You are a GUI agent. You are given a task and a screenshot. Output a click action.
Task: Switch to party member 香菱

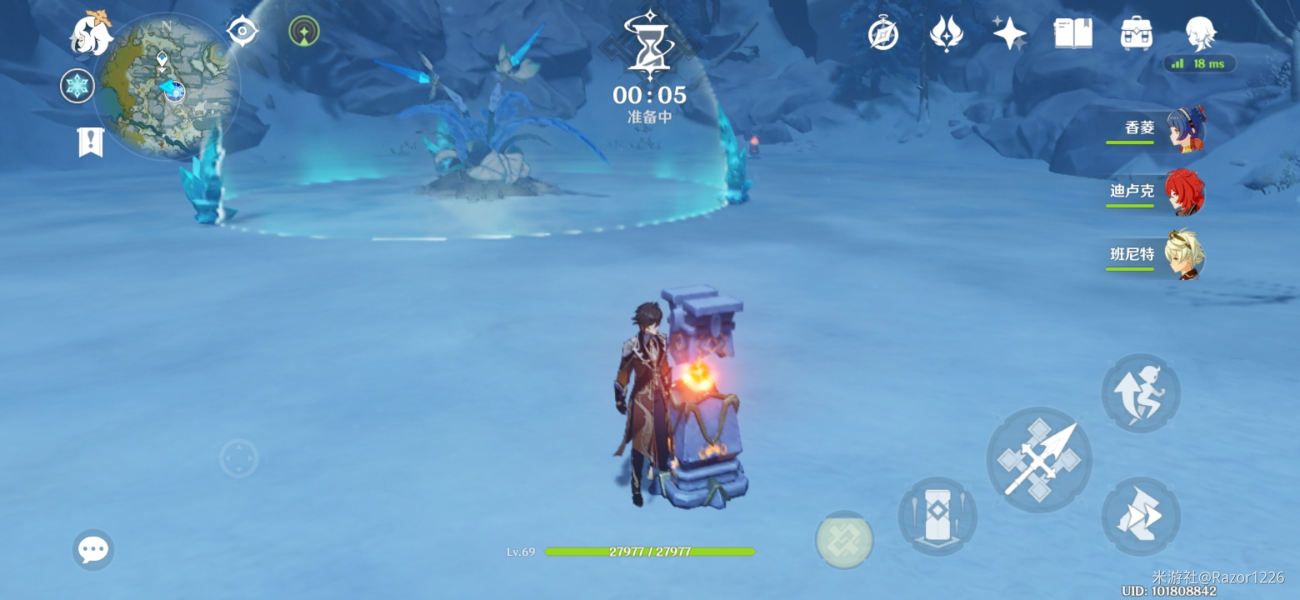1185,129
